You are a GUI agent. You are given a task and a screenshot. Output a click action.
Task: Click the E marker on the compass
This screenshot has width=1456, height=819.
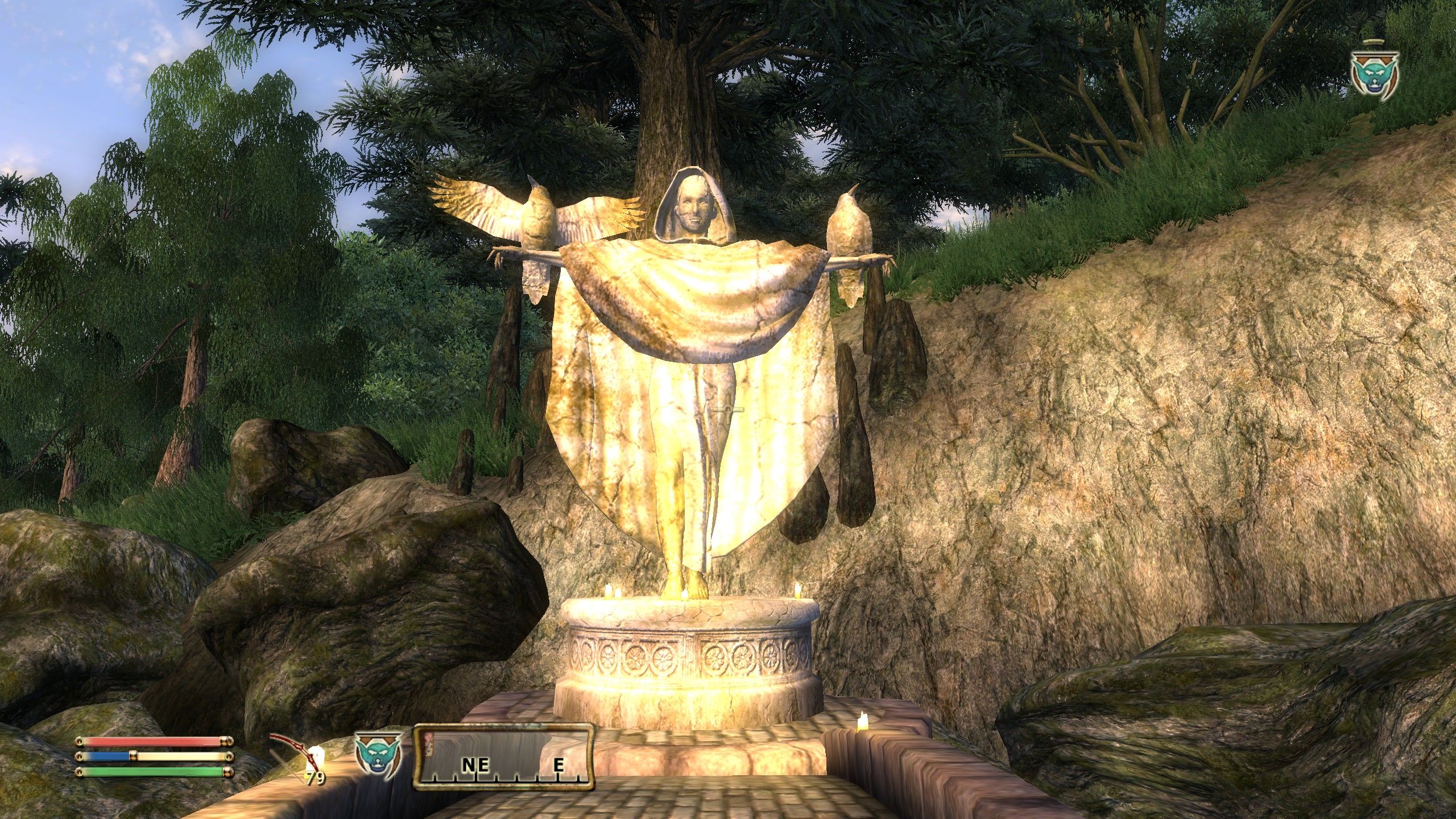560,765
